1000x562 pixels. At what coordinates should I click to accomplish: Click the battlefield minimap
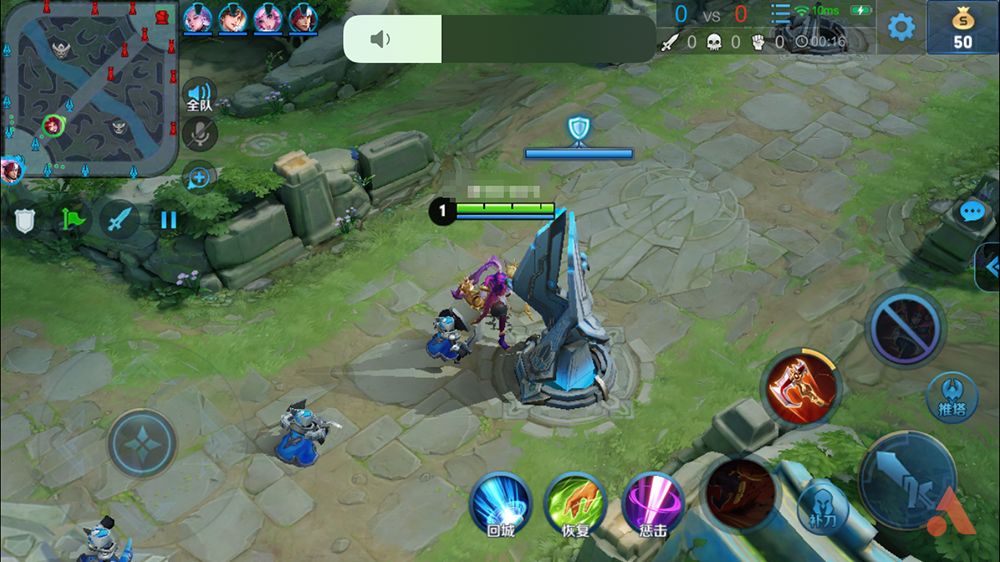point(89,87)
